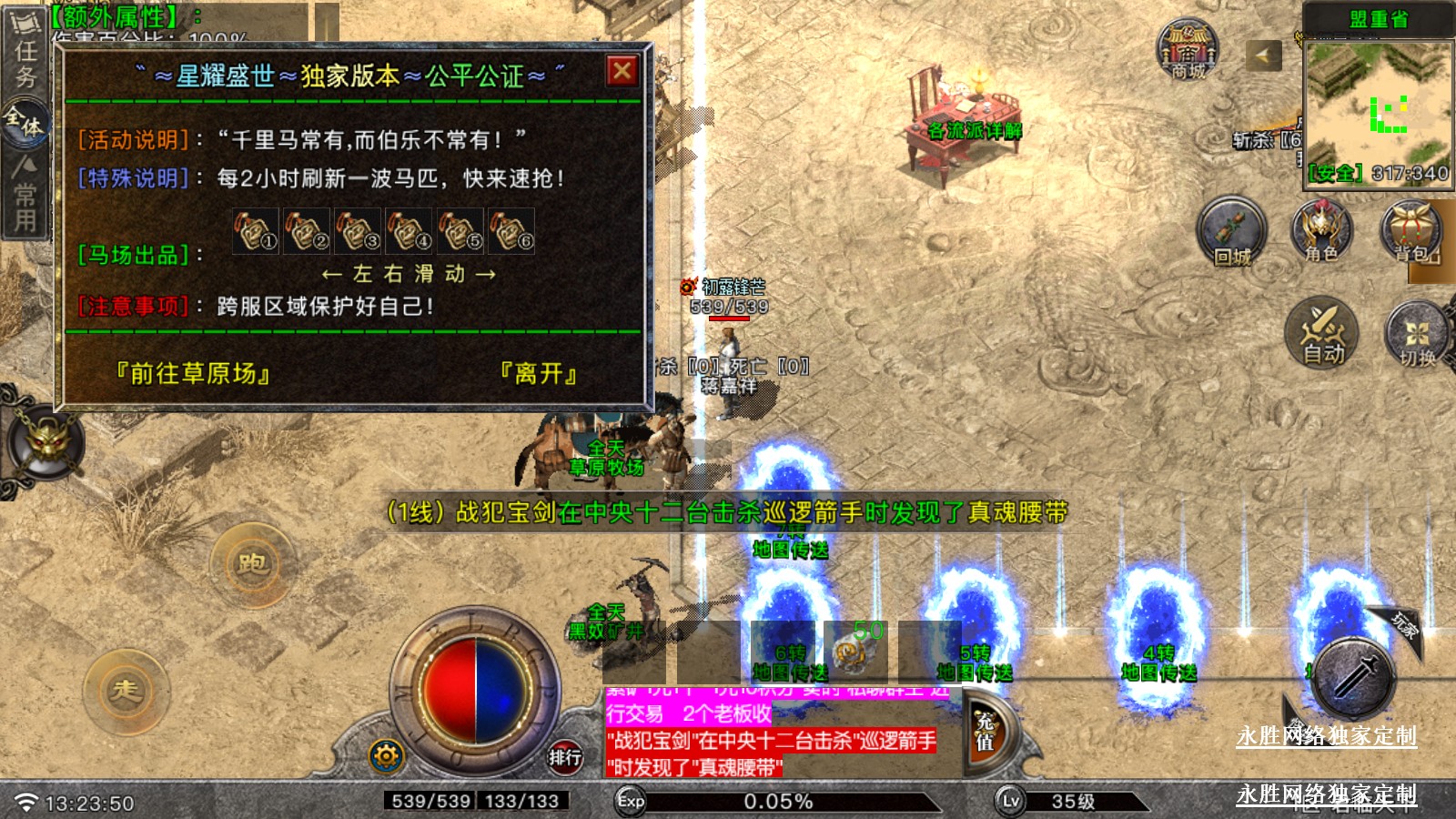Select 『离开』 to leave the dialog
Screen dimensions: 1456x819
click(x=539, y=373)
